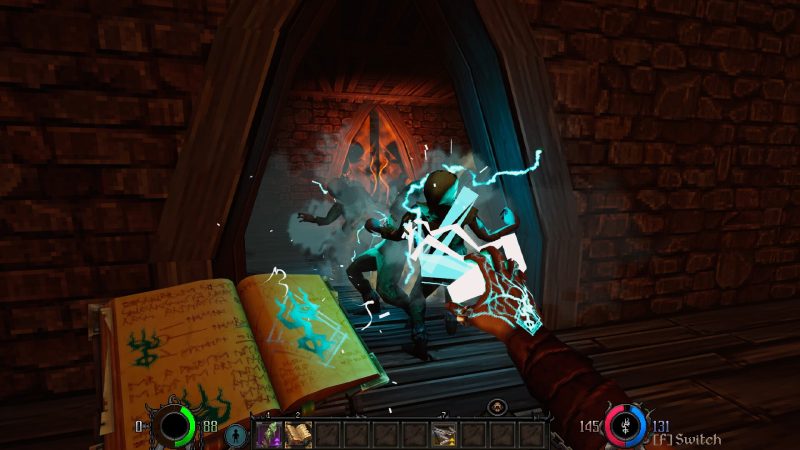The height and width of the screenshot is (450, 800).
Task: Select the purple crystal weapon slot
Action: (270, 434)
